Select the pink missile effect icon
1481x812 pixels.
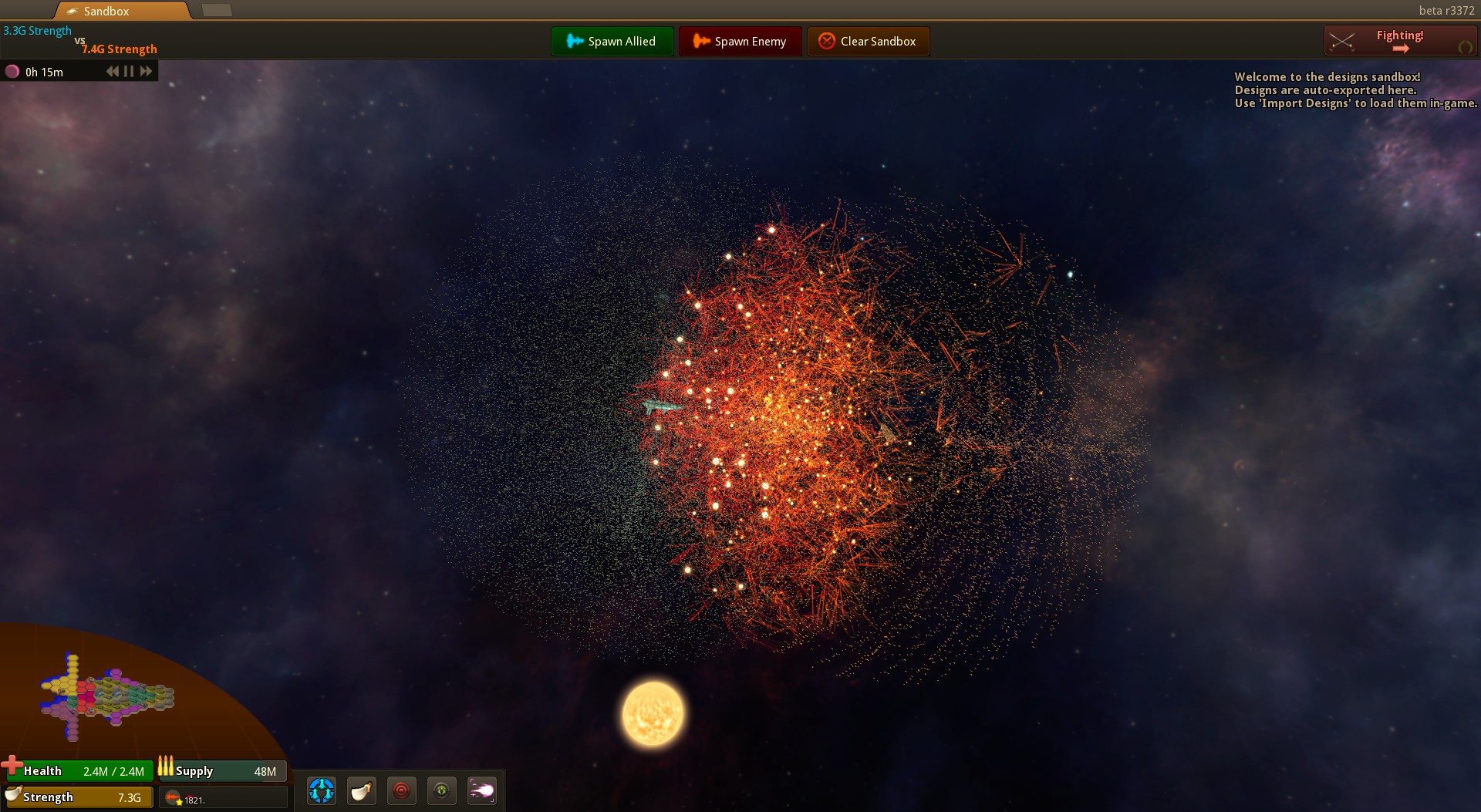[482, 790]
